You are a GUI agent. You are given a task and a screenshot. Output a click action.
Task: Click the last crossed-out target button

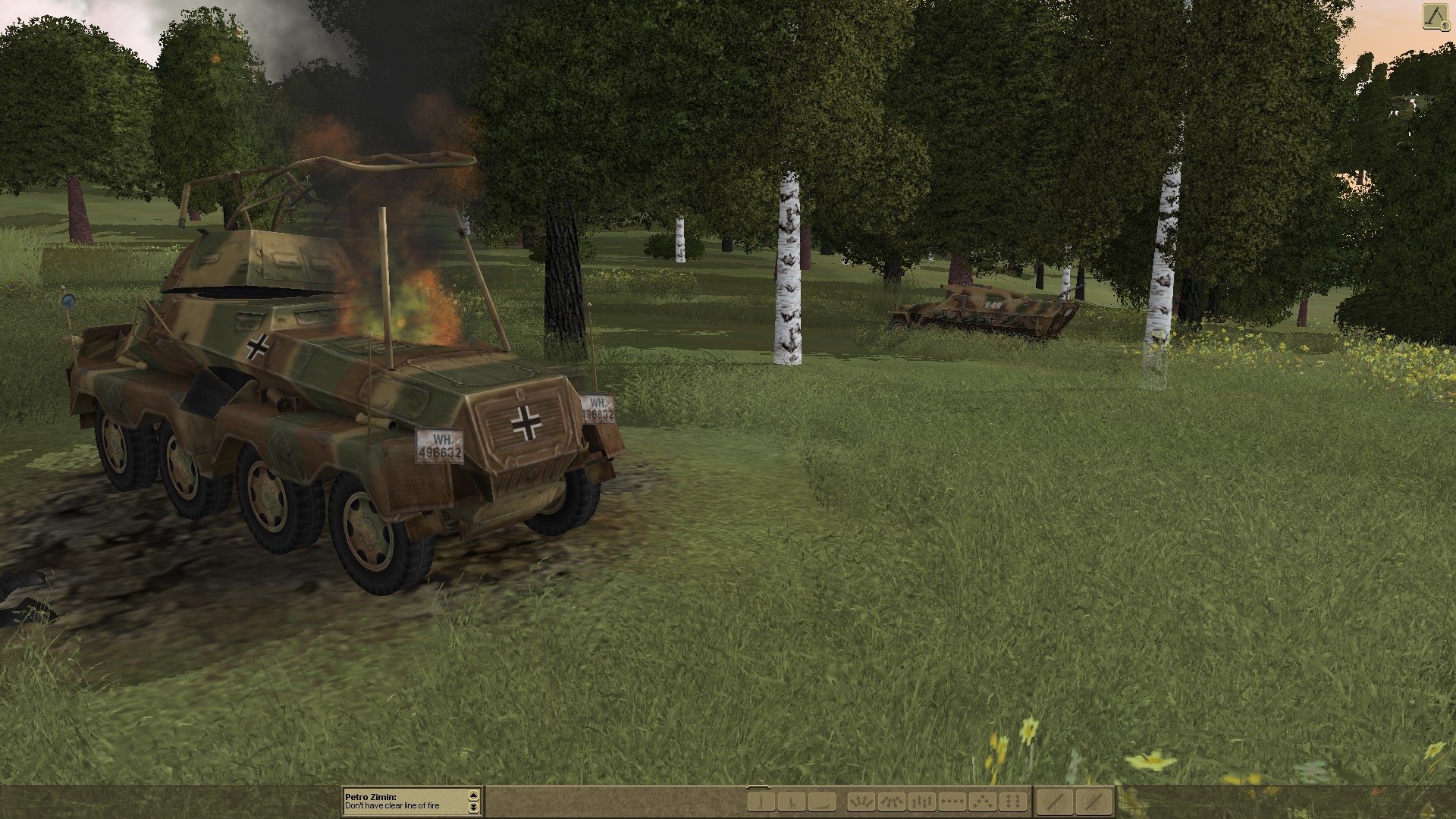click(1093, 802)
